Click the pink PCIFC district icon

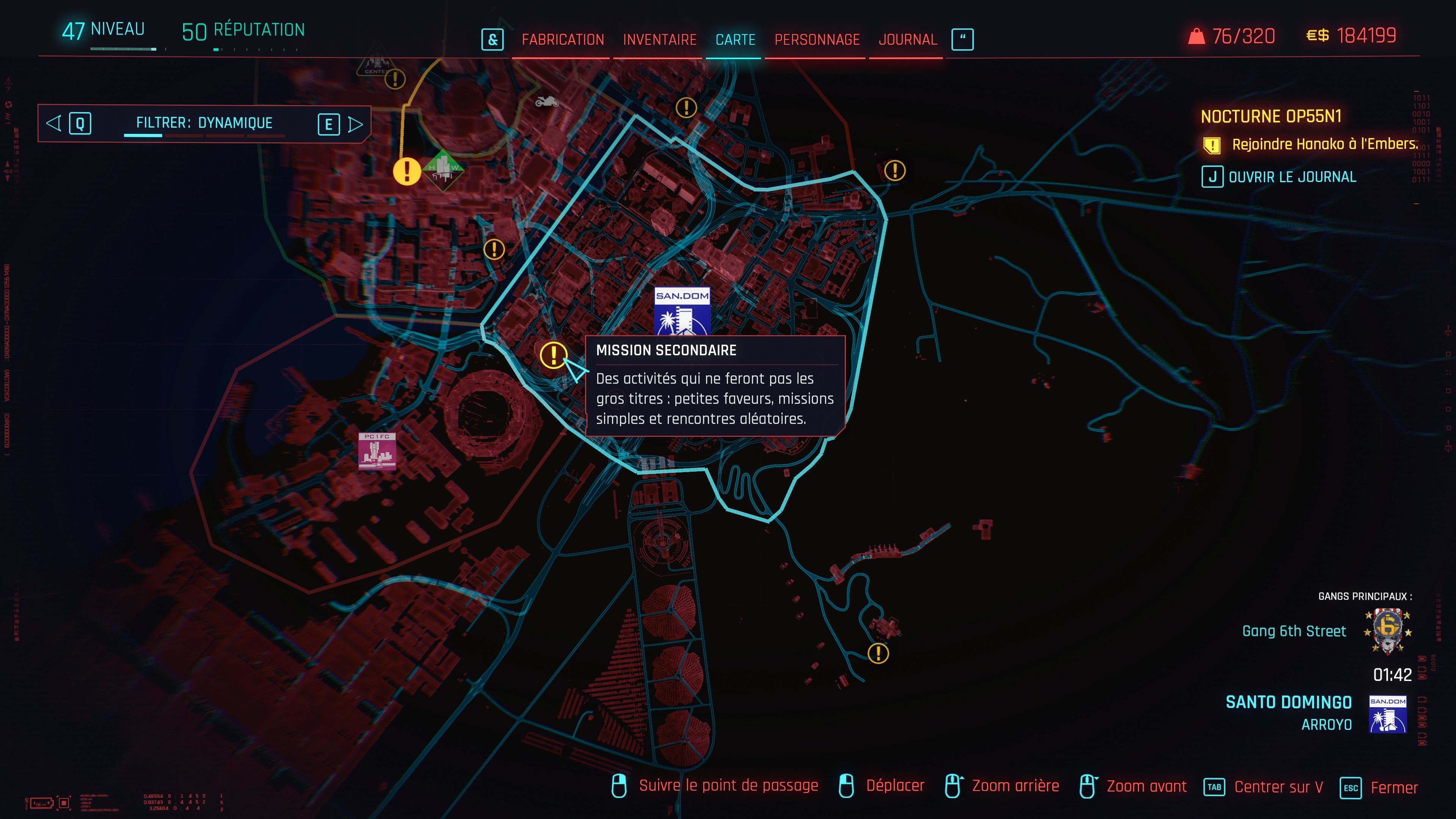coord(377,451)
